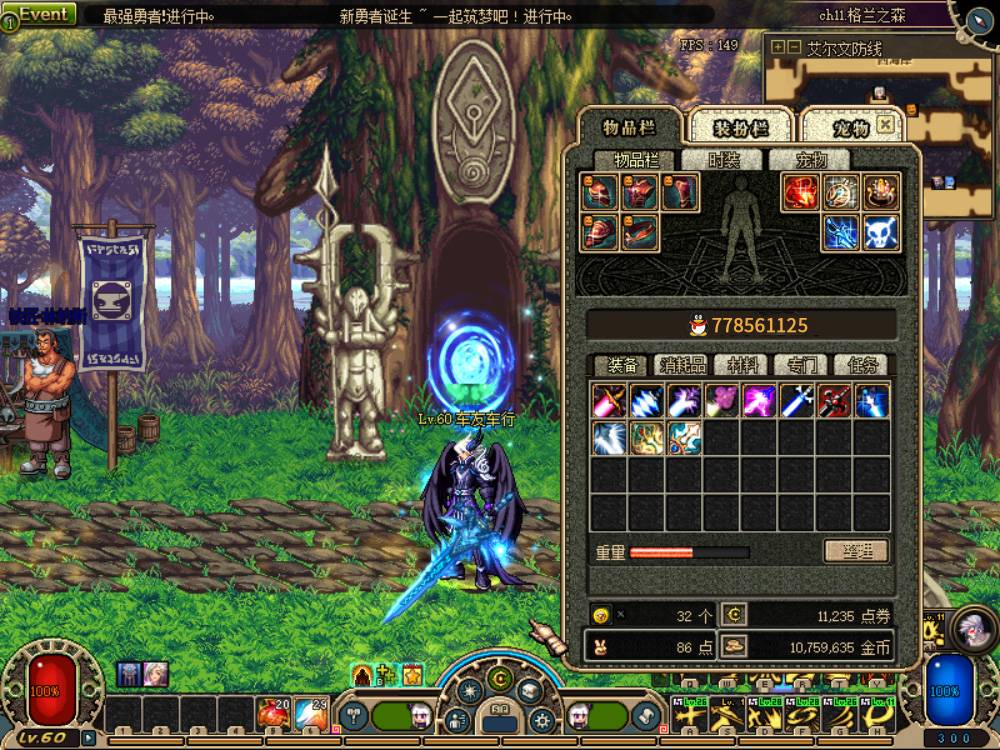Image resolution: width=1000 pixels, height=750 pixels.
Task: Open the gear settings icon in the bottom menu
Action: [542, 719]
